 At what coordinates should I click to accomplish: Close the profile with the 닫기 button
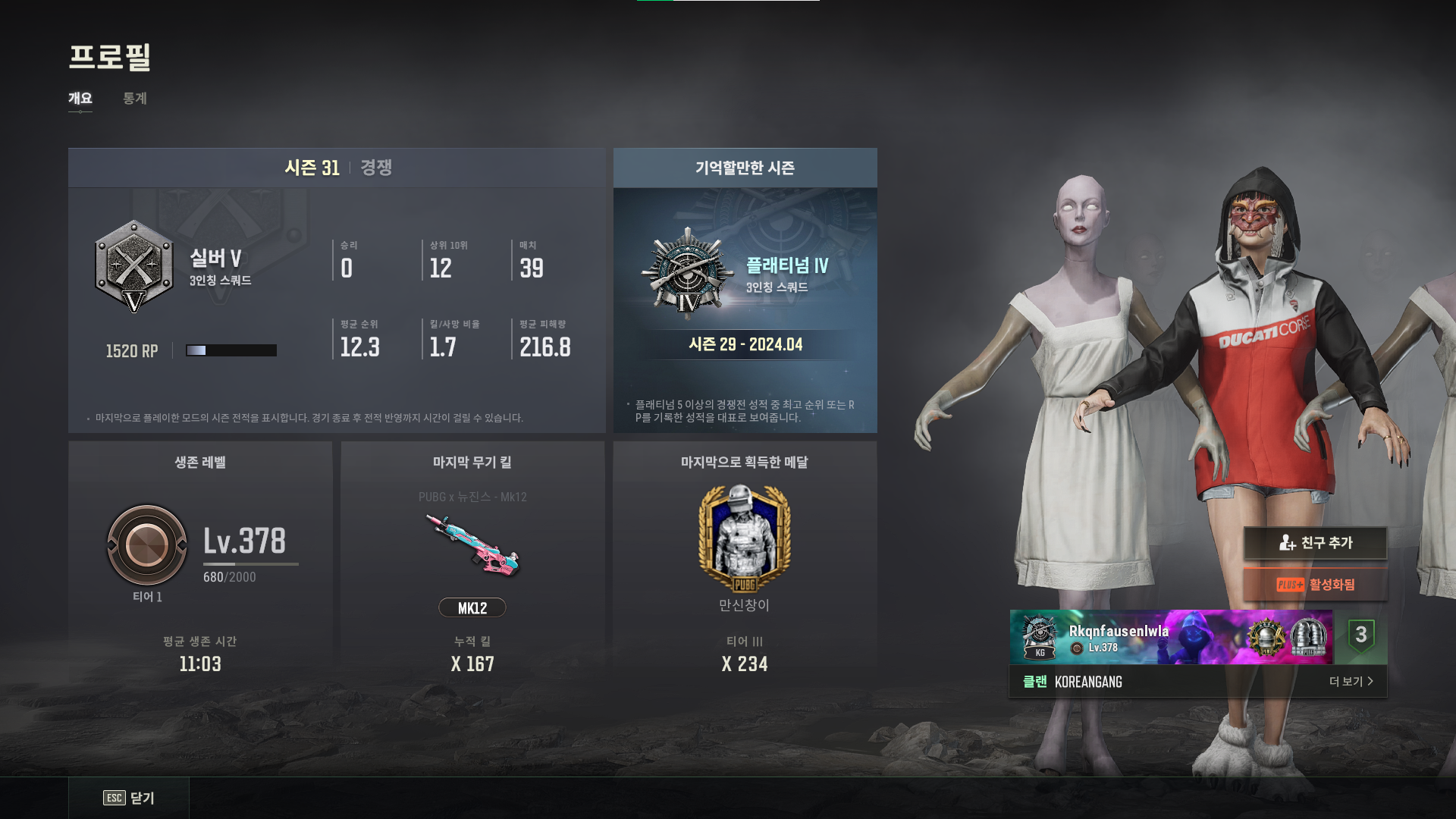point(130,798)
